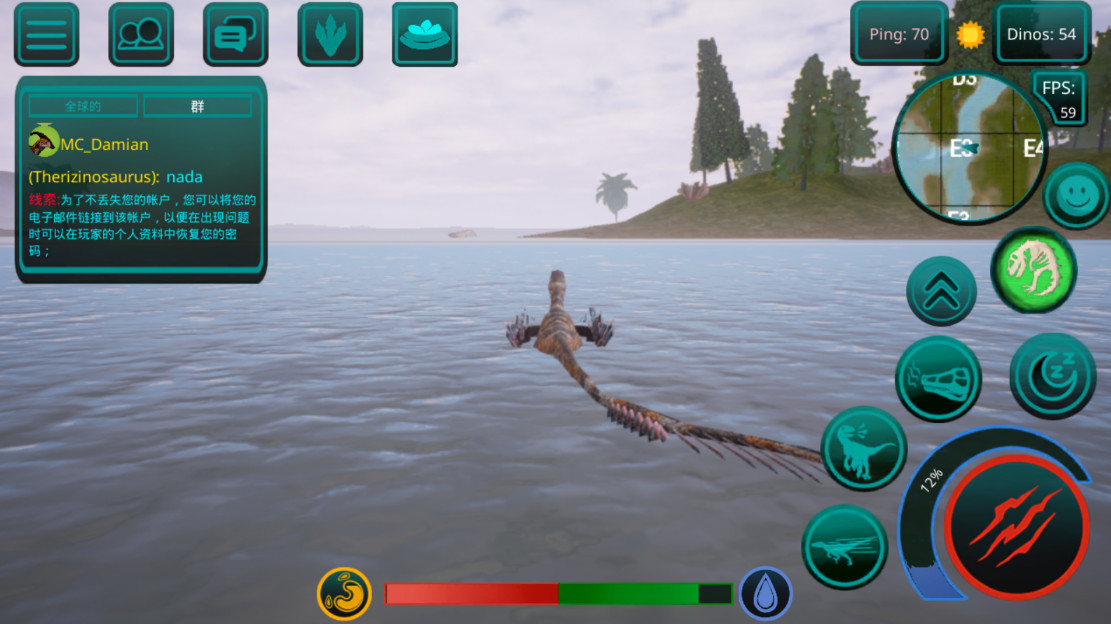The width and height of the screenshot is (1111, 624).
Task: Open the hamburger main menu
Action: pos(46,35)
